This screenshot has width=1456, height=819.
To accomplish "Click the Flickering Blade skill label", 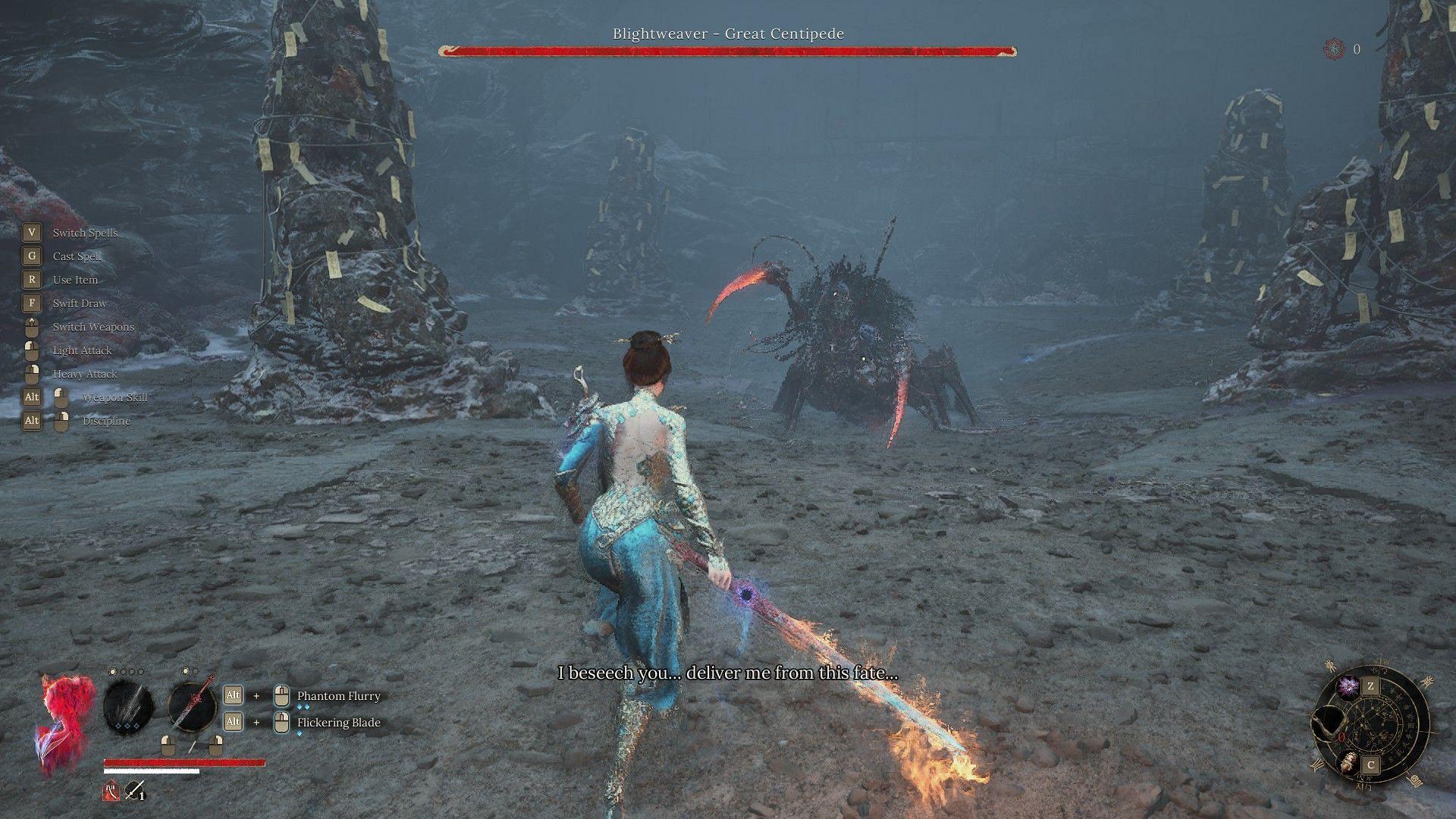I will 338,723.
